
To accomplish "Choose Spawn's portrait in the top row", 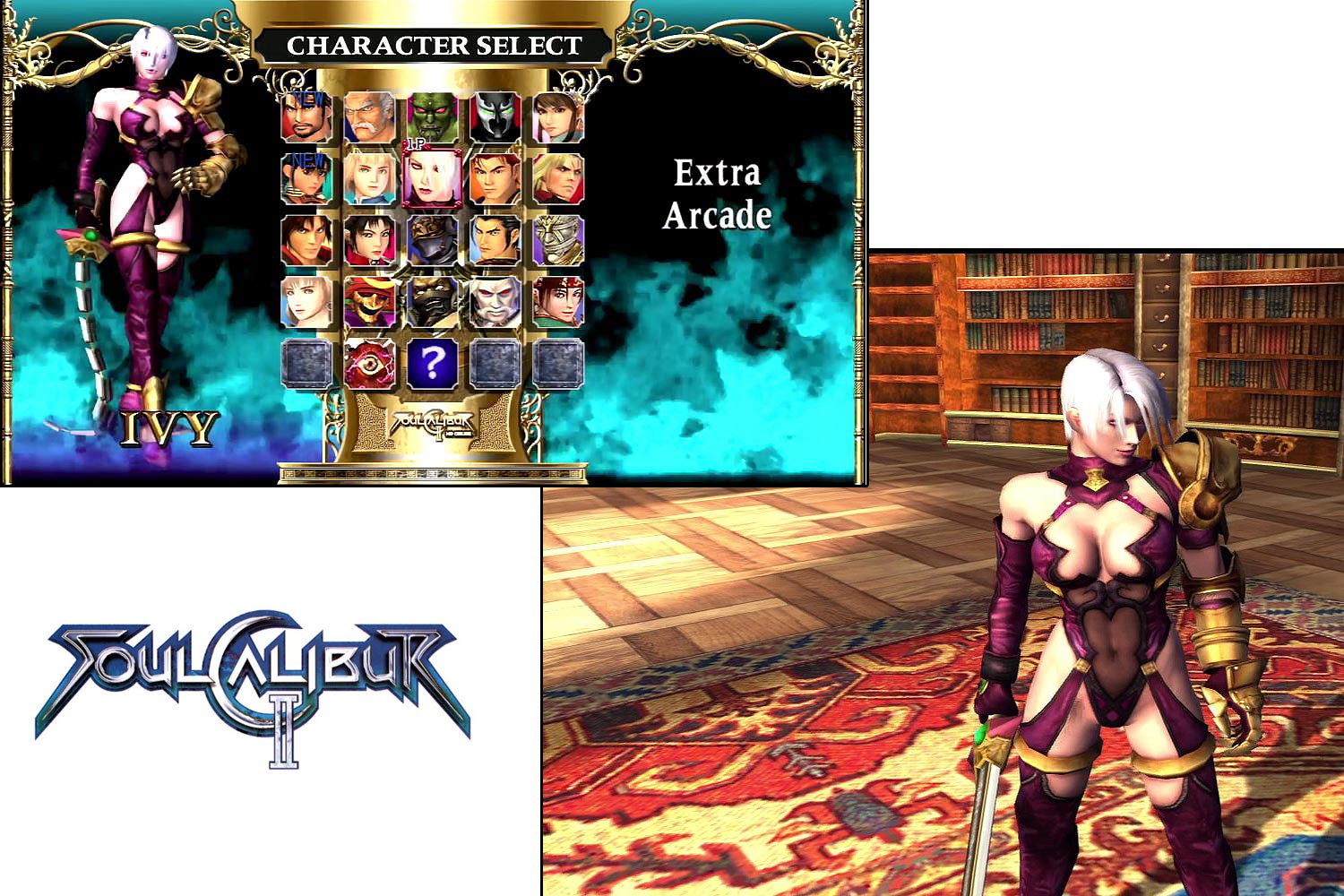I will 495,115.
